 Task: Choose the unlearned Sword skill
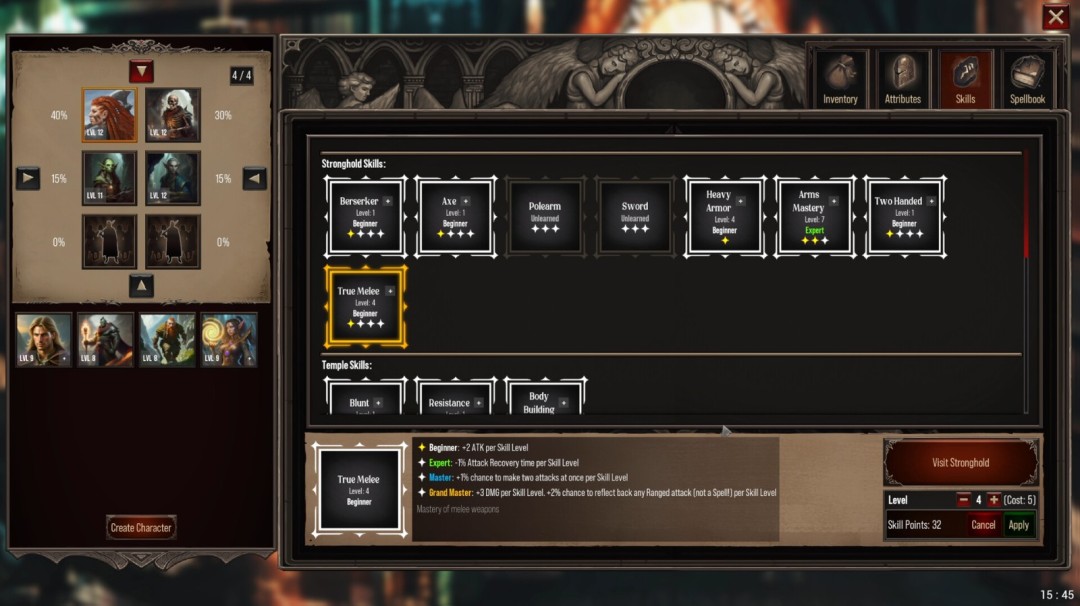[635, 217]
